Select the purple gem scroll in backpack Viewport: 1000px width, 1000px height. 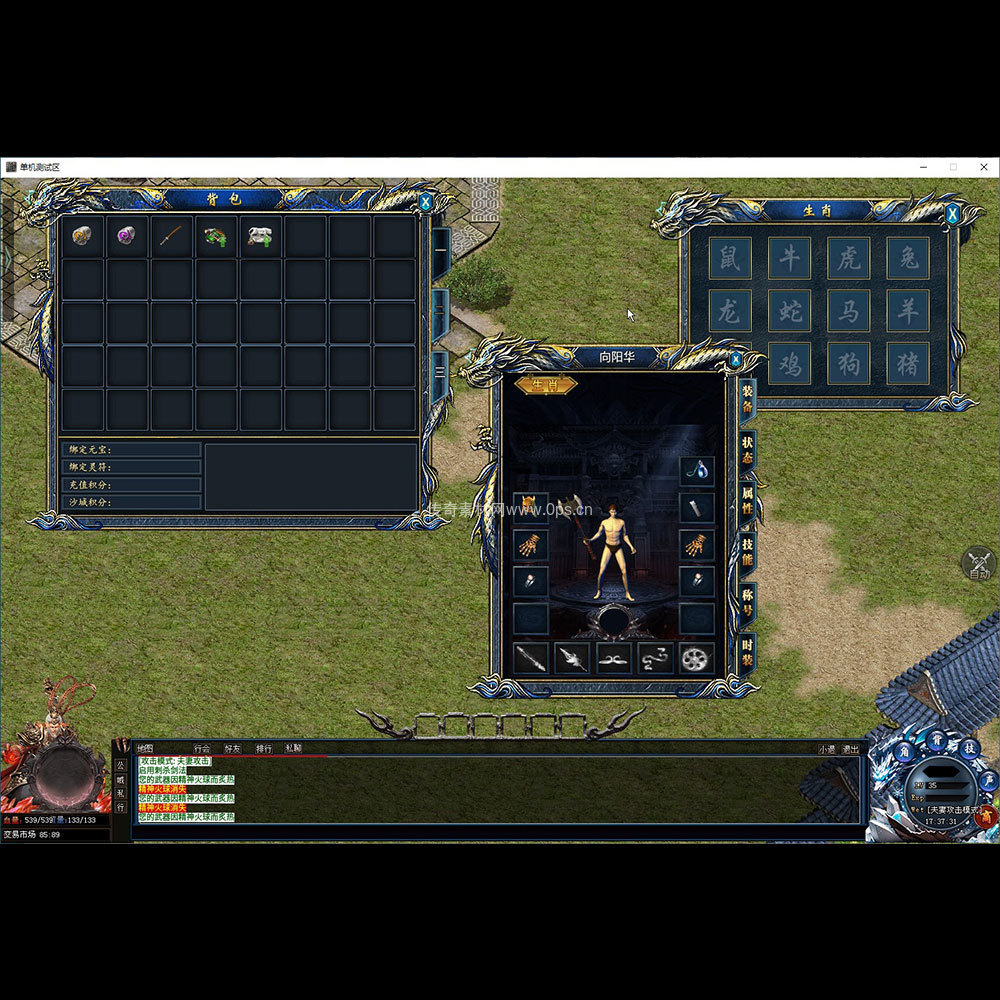(x=126, y=236)
